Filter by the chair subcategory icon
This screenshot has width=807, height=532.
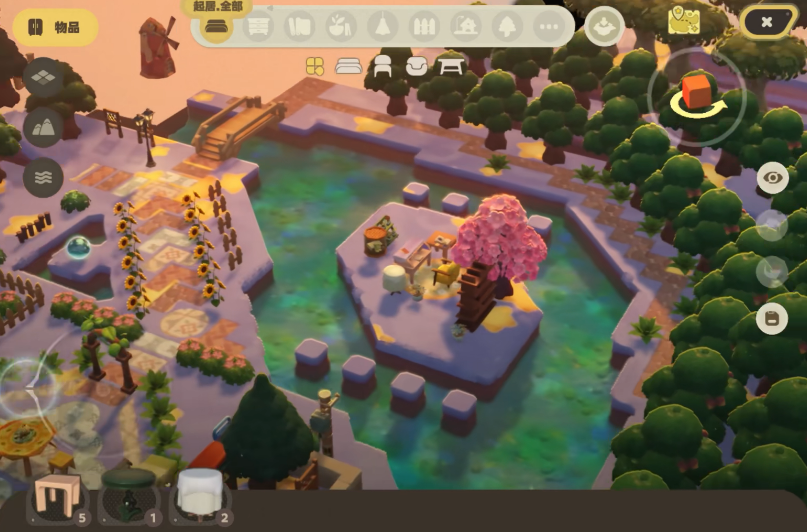(382, 66)
